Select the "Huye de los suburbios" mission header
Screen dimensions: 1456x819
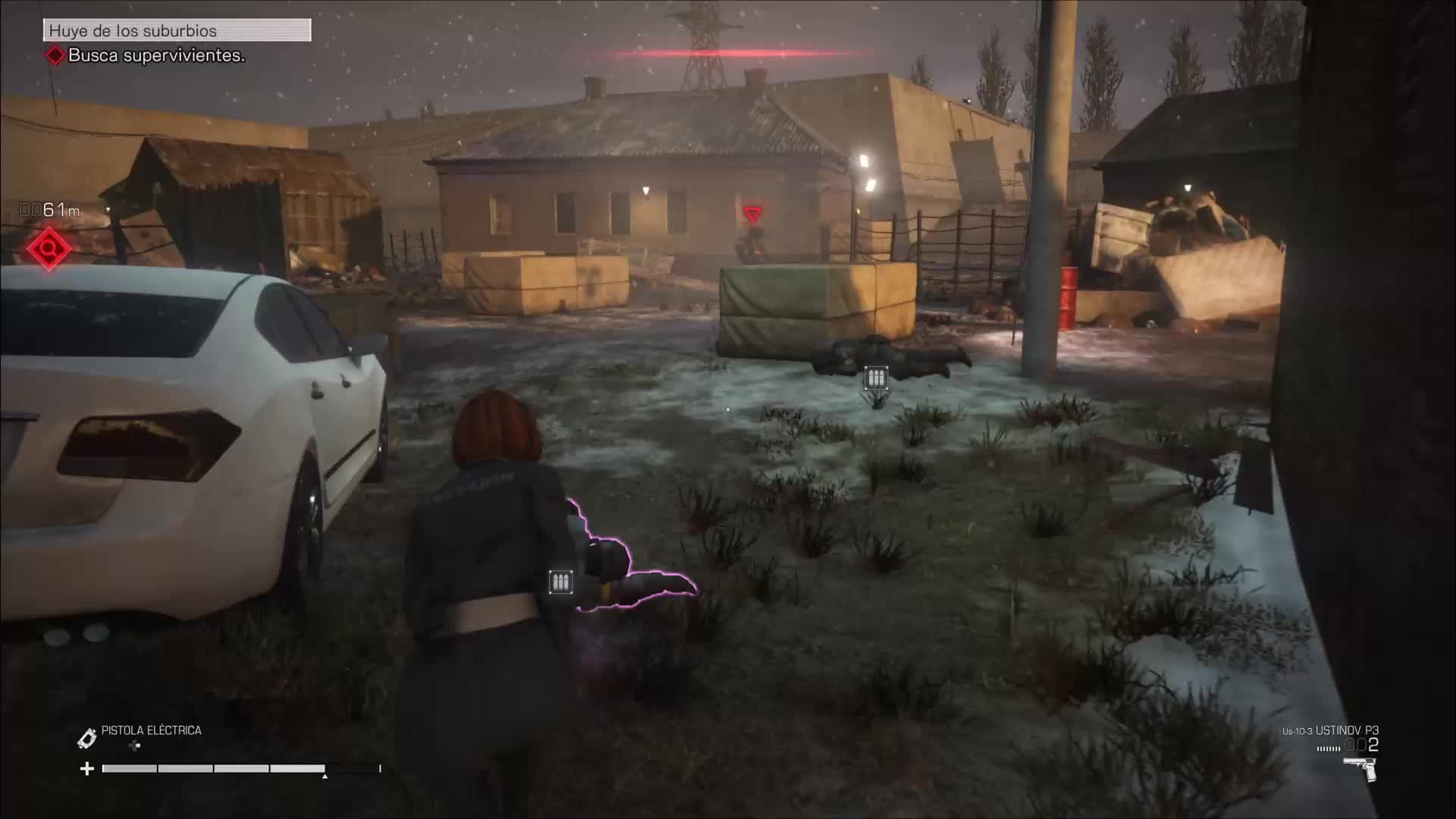click(x=177, y=30)
